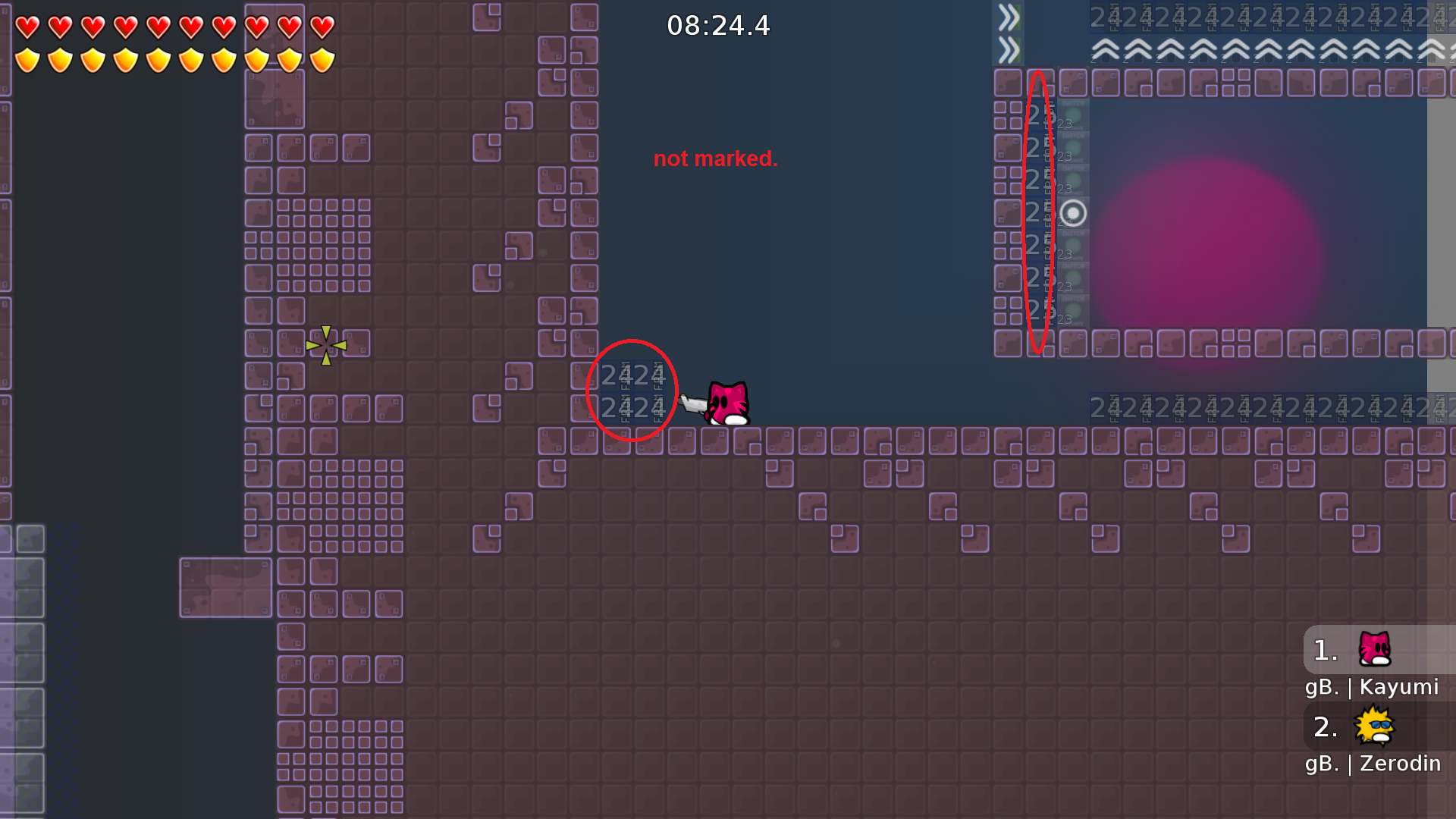Click the red 'not marked.' text label
The width and height of the screenshot is (1456, 819).
coord(716,158)
